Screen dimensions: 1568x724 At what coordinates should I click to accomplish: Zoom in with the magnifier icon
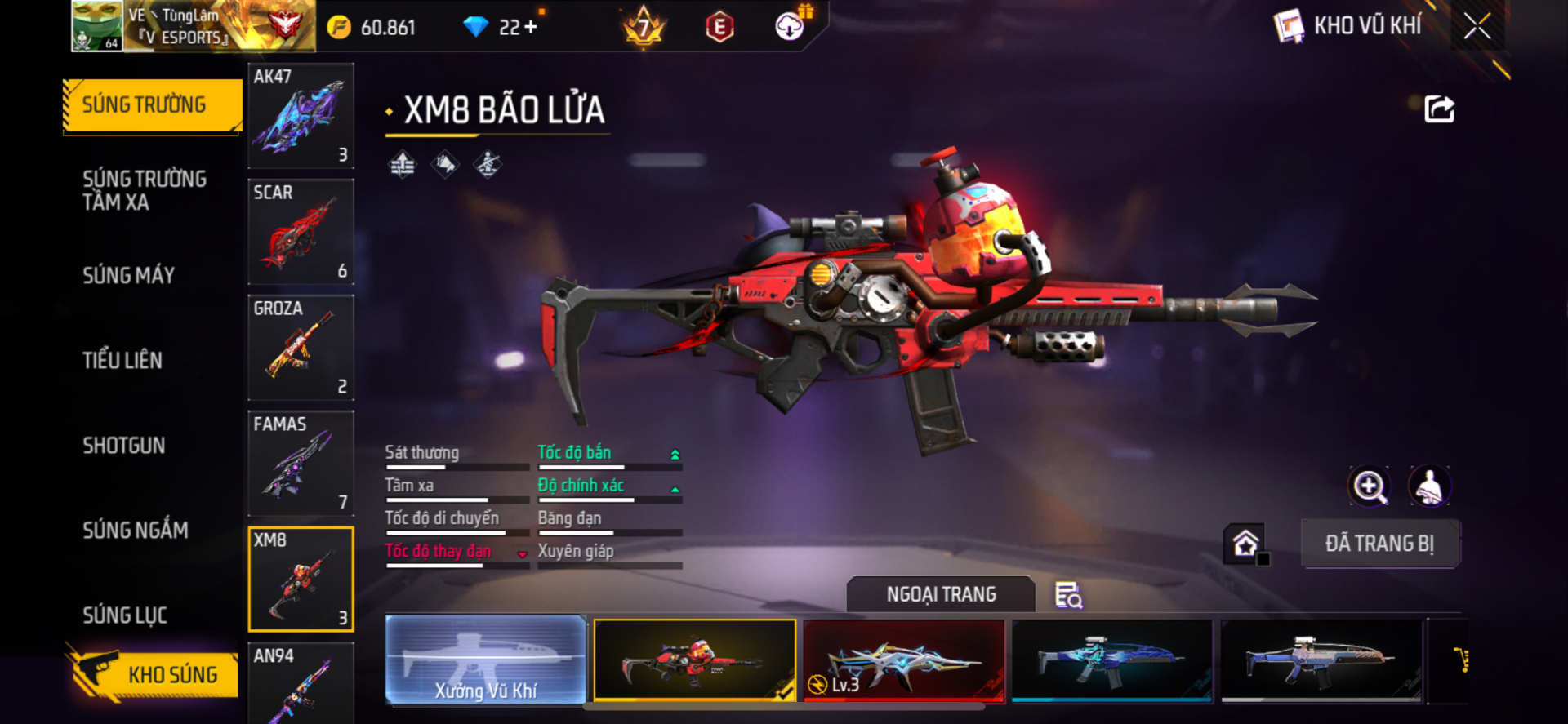click(x=1369, y=486)
